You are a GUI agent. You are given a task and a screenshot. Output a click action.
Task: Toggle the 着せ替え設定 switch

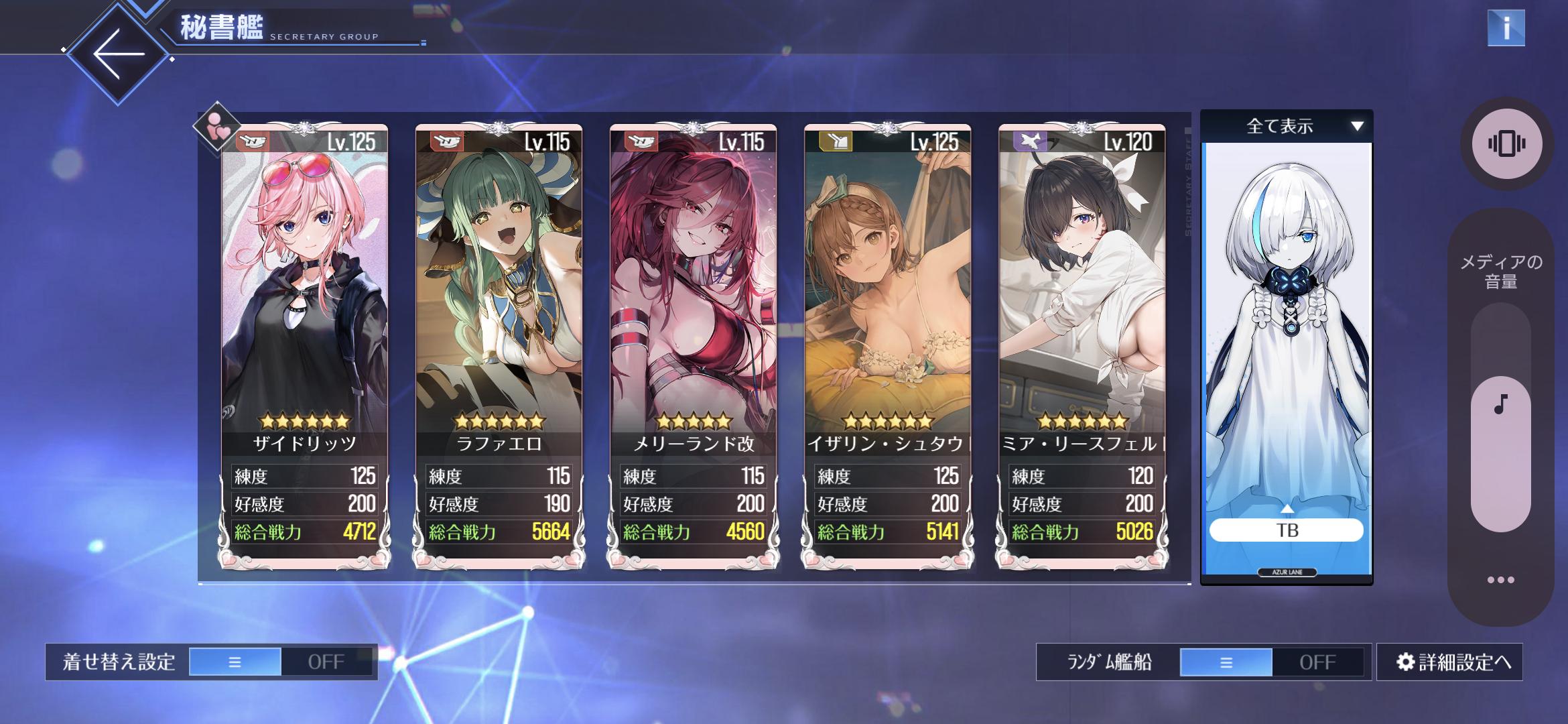point(281,662)
